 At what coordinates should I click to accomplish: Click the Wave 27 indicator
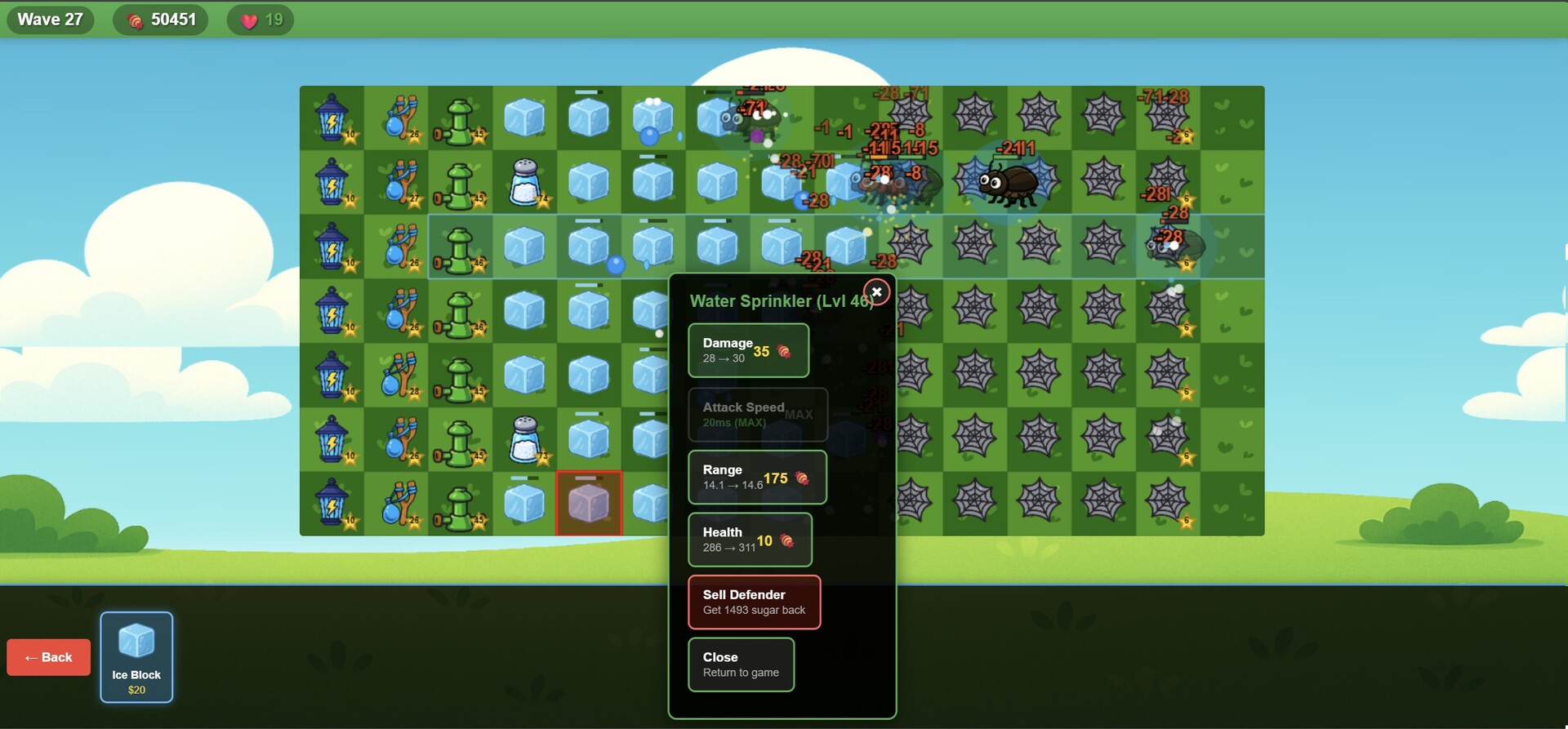click(50, 19)
